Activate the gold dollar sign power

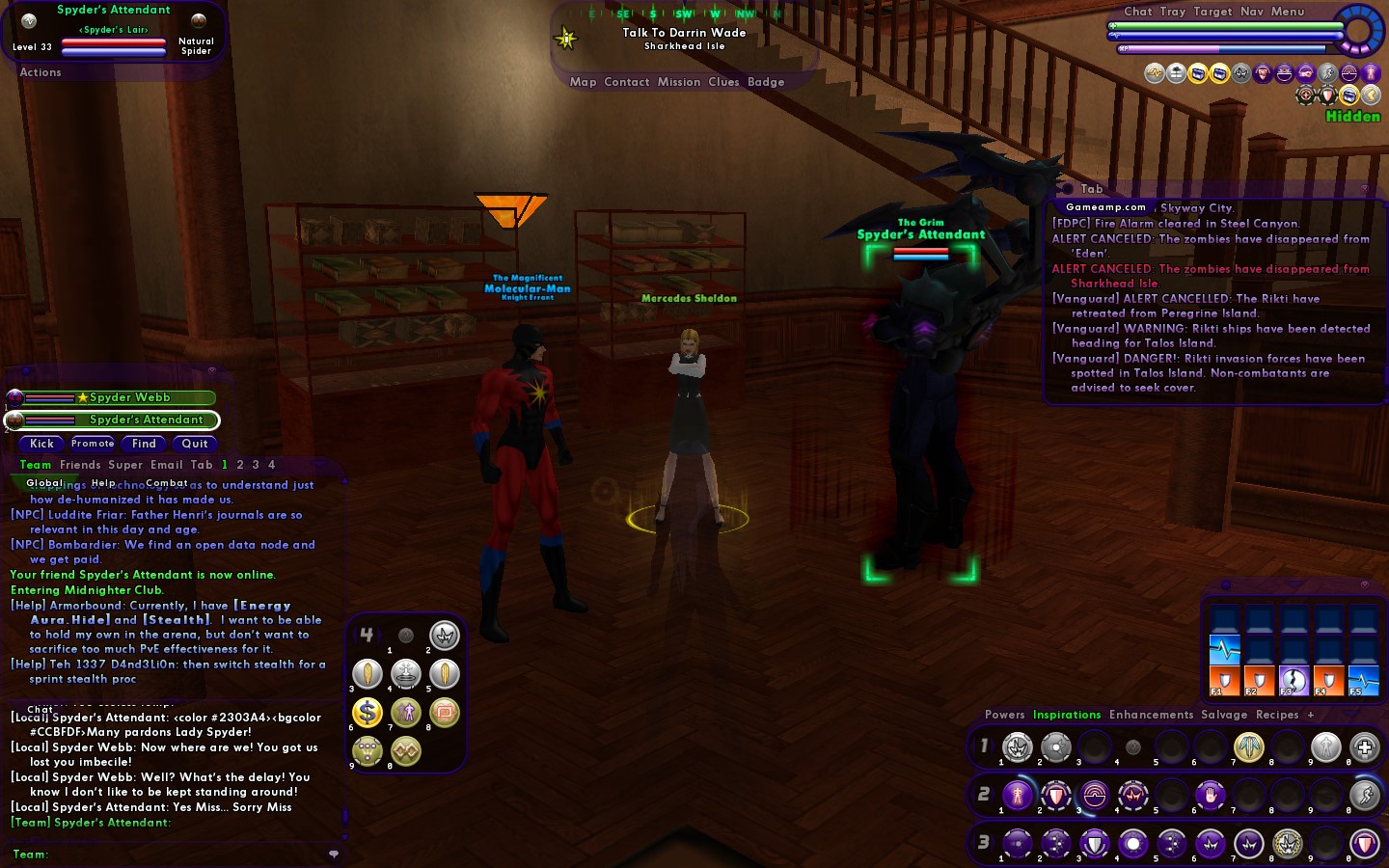[x=368, y=713]
